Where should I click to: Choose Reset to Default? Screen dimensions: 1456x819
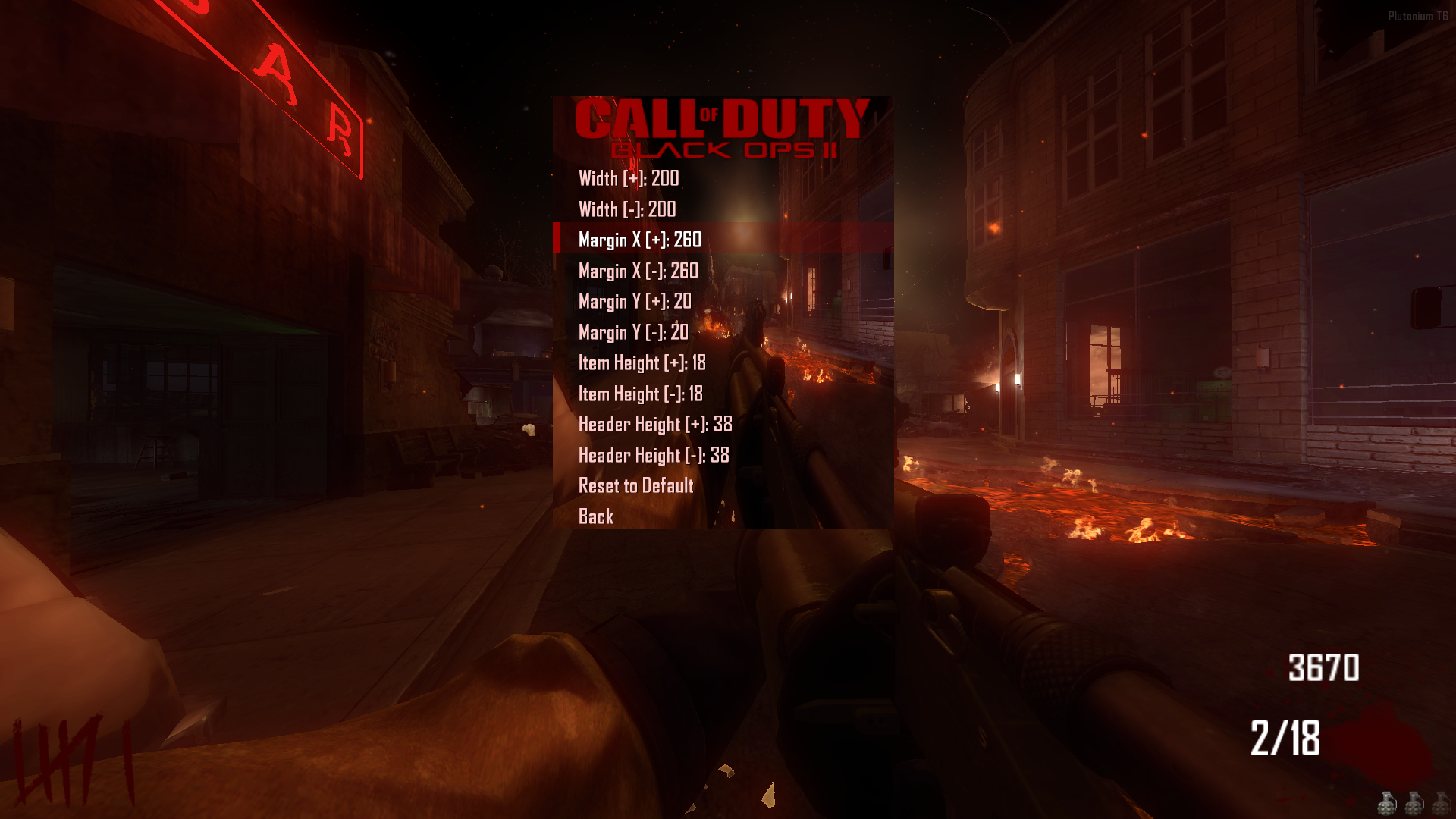[x=635, y=486]
